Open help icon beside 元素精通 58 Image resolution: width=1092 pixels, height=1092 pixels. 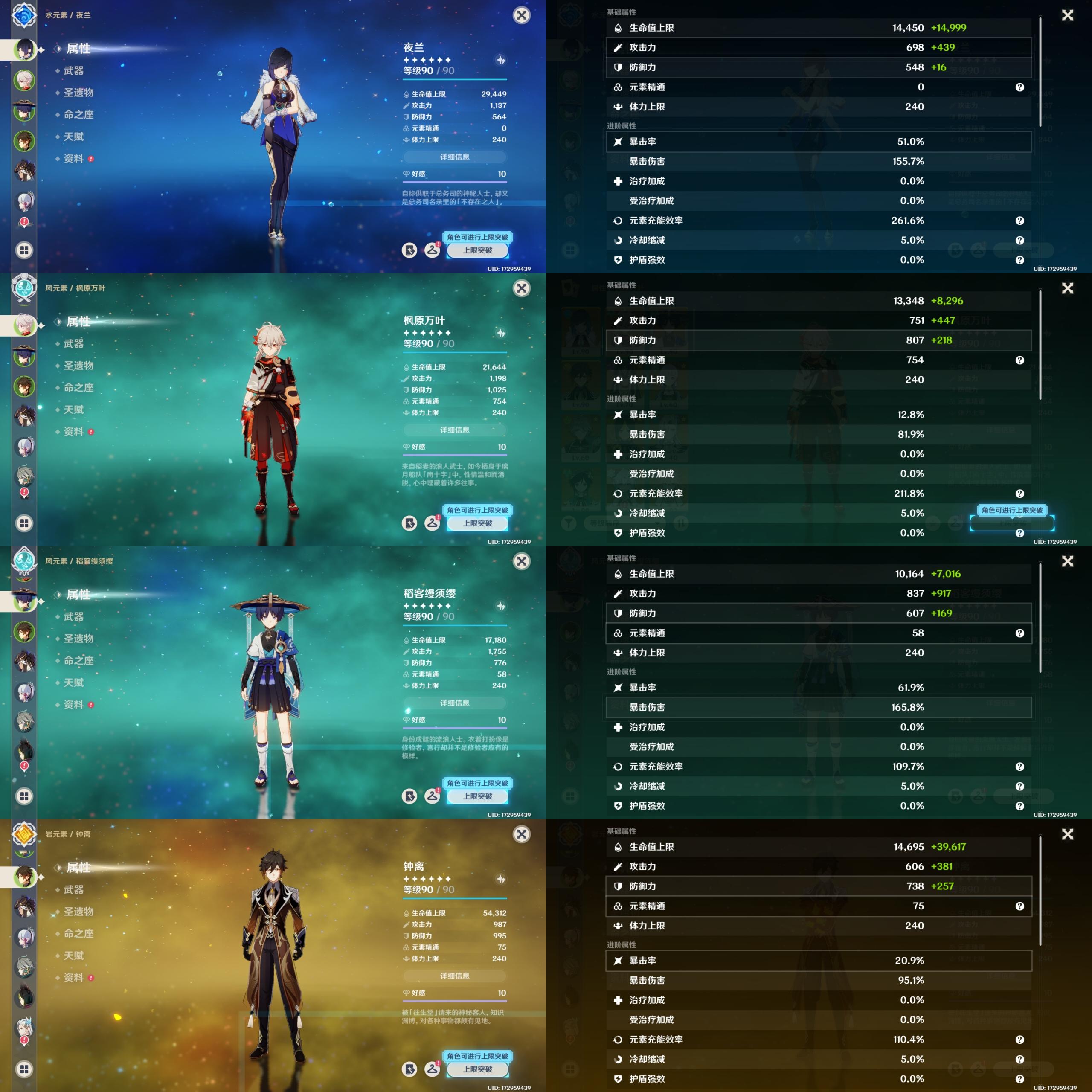1019,633
